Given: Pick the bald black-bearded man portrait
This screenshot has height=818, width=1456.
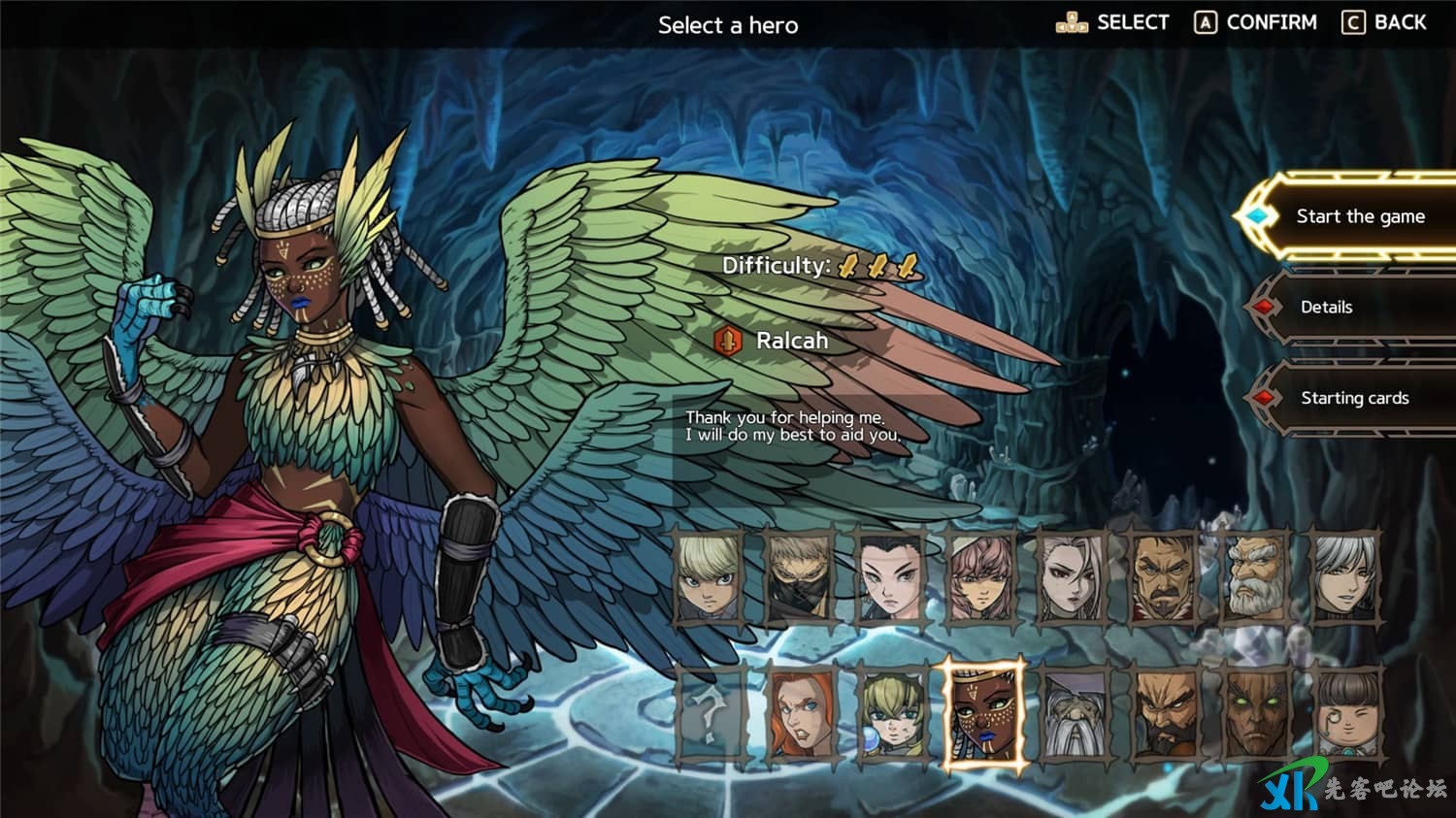Looking at the screenshot, I should [x=1163, y=716].
